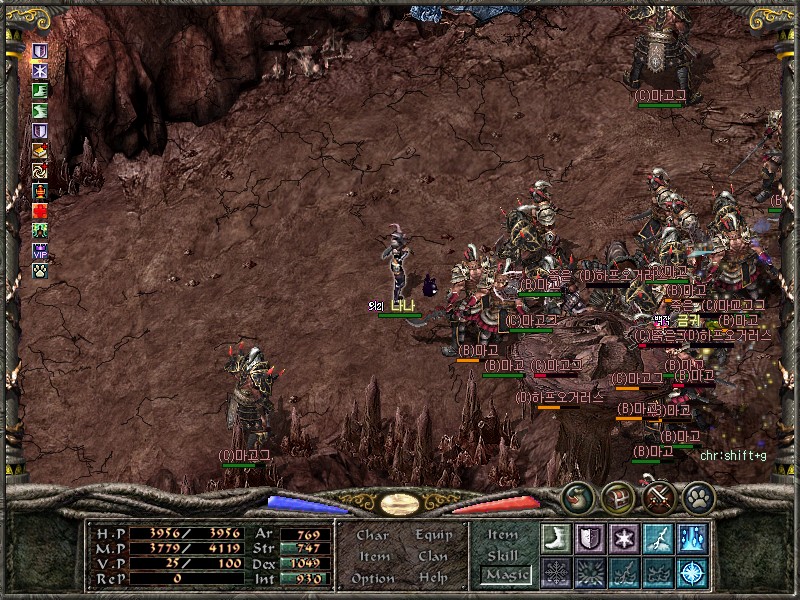Open the Char menu
Viewport: 800px width, 600px height.
pos(373,535)
